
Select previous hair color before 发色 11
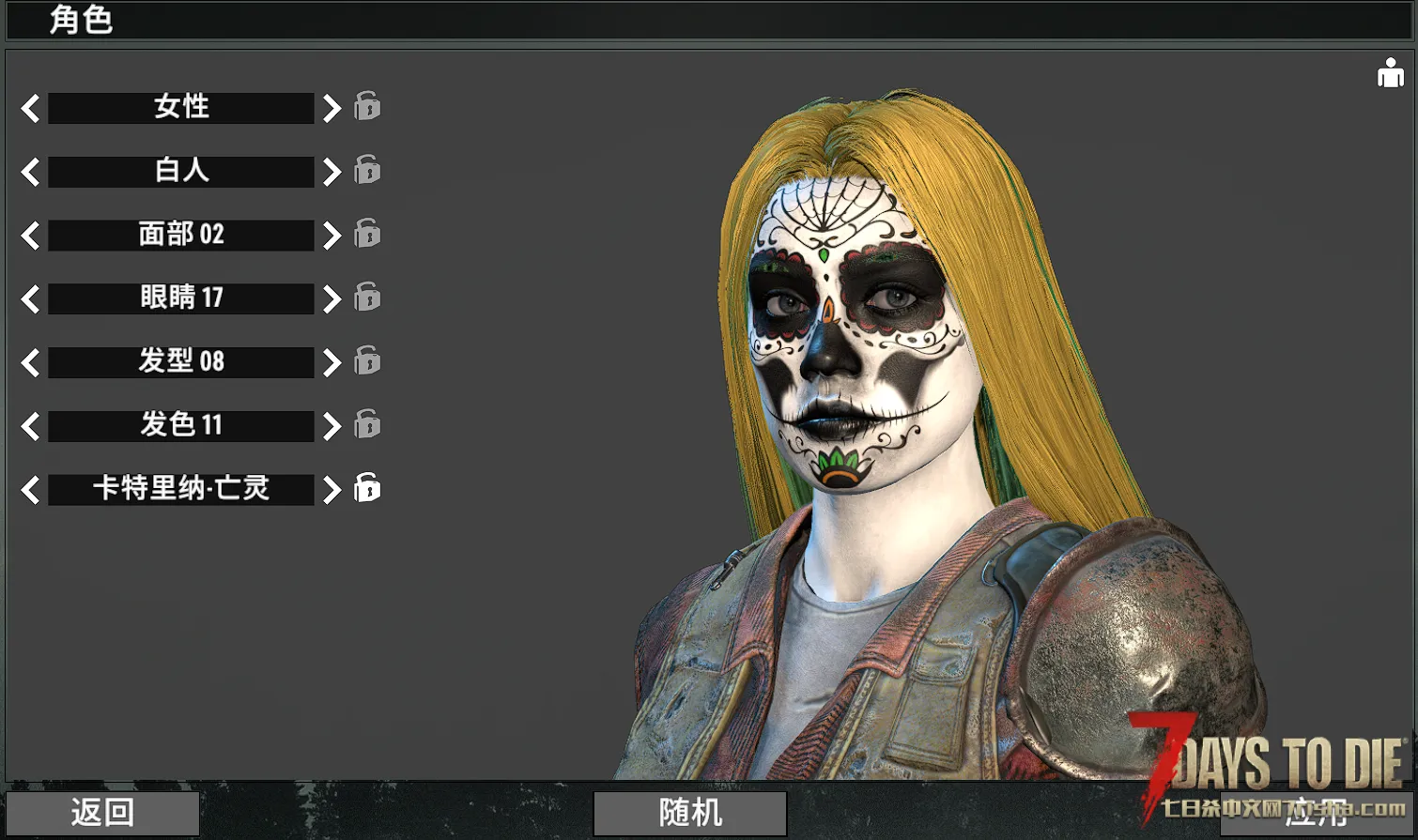click(x=30, y=426)
